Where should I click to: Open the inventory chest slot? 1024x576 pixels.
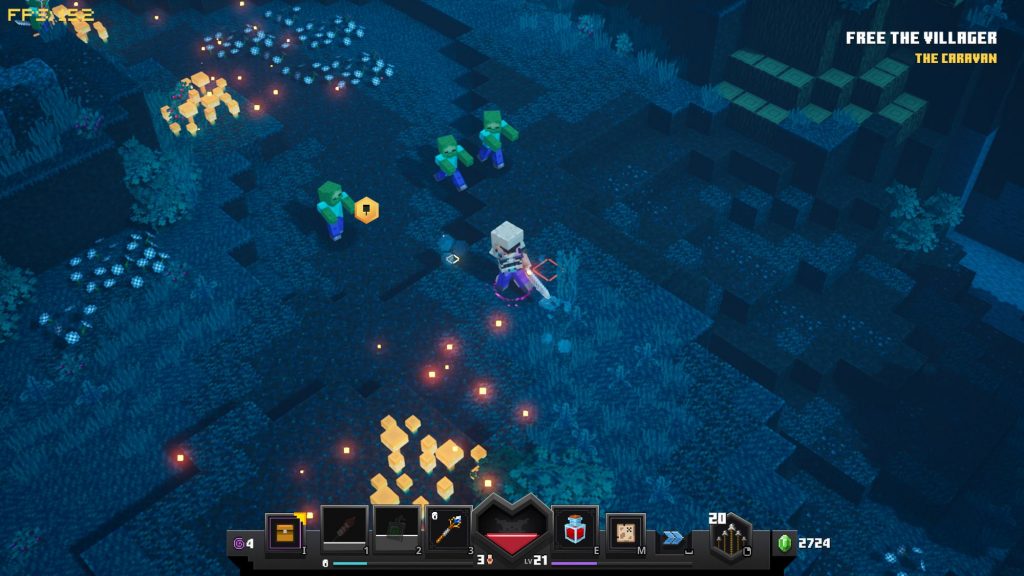pyautogui.click(x=283, y=530)
